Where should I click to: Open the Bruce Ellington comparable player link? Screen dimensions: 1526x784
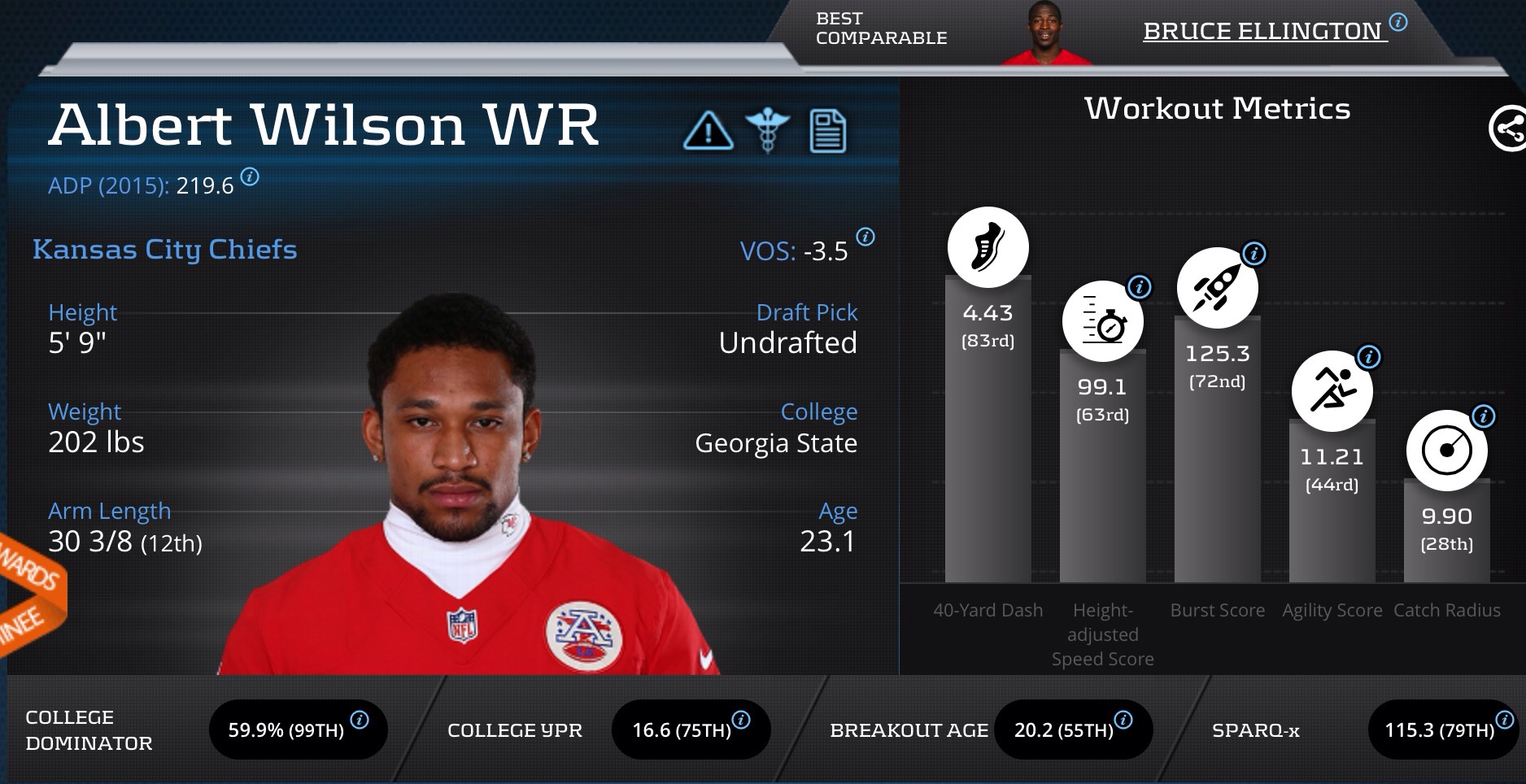point(1264,31)
